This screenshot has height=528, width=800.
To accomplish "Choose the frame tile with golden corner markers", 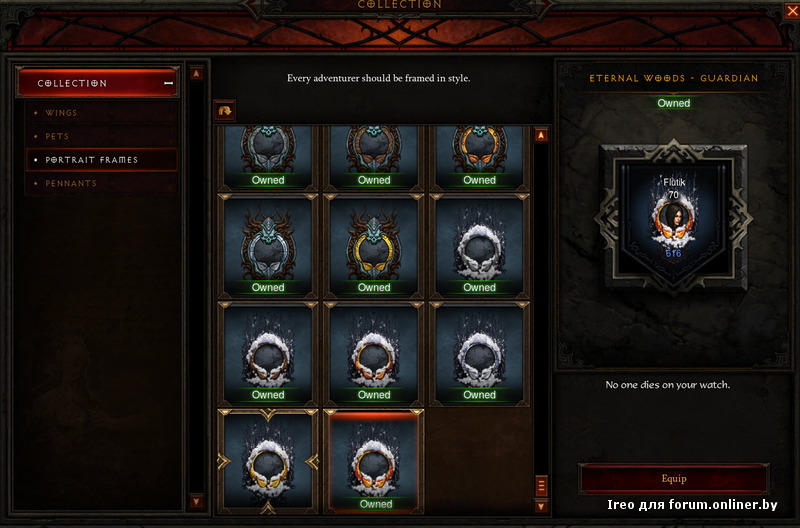I will click(268, 461).
